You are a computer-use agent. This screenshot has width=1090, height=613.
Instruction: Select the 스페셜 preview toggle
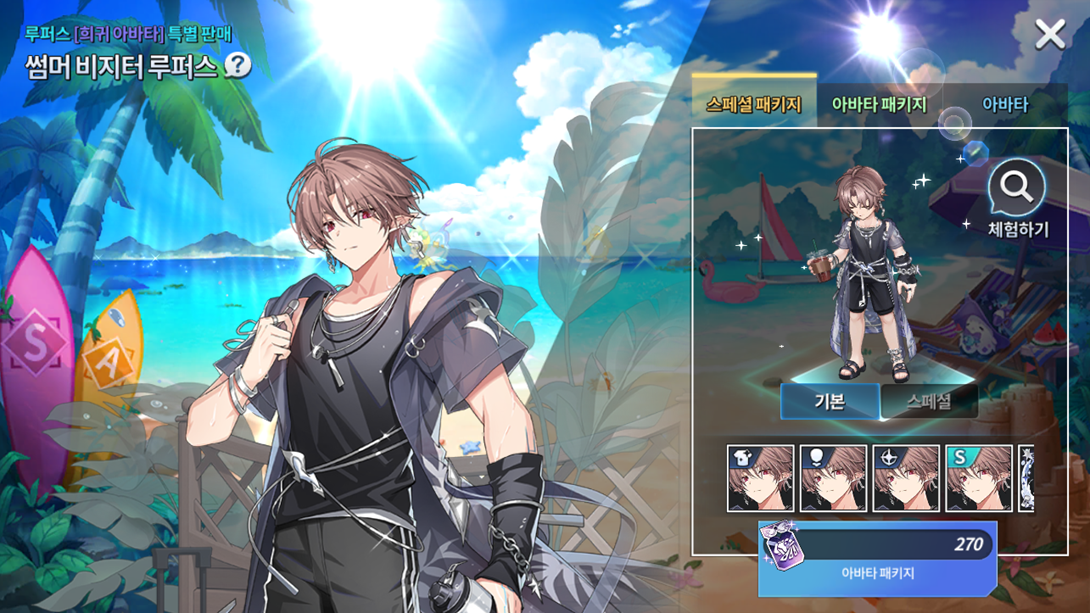point(929,401)
